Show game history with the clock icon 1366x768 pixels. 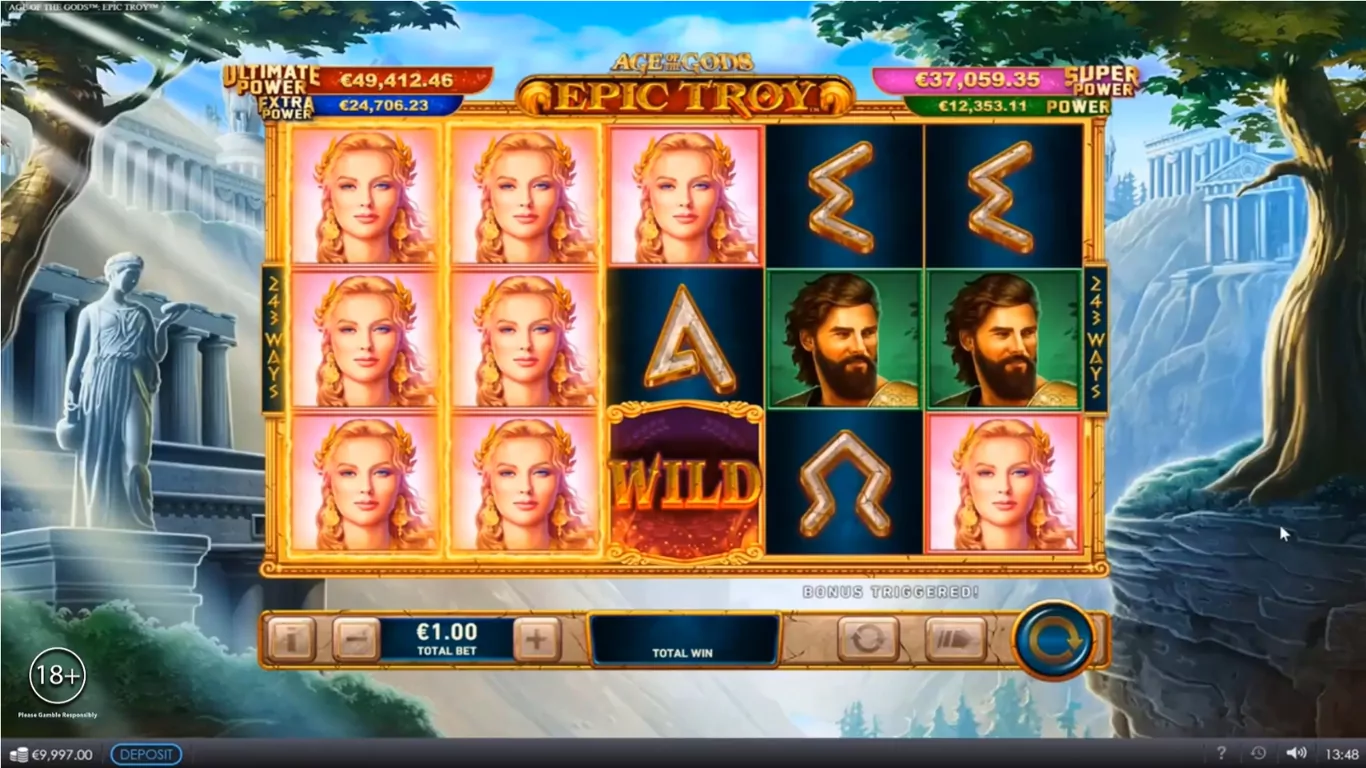click(1258, 754)
